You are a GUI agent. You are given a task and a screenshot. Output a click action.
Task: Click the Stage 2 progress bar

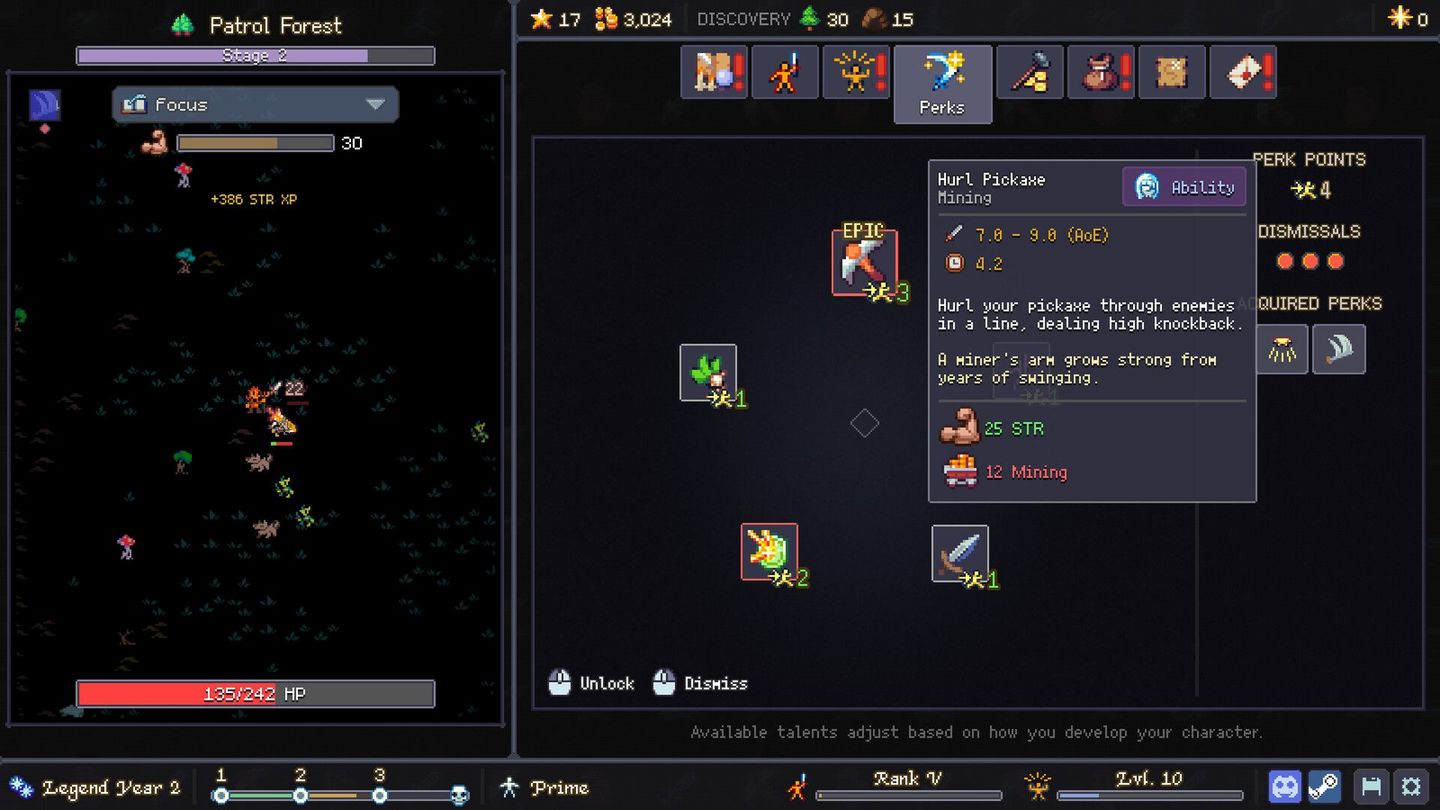click(255, 55)
